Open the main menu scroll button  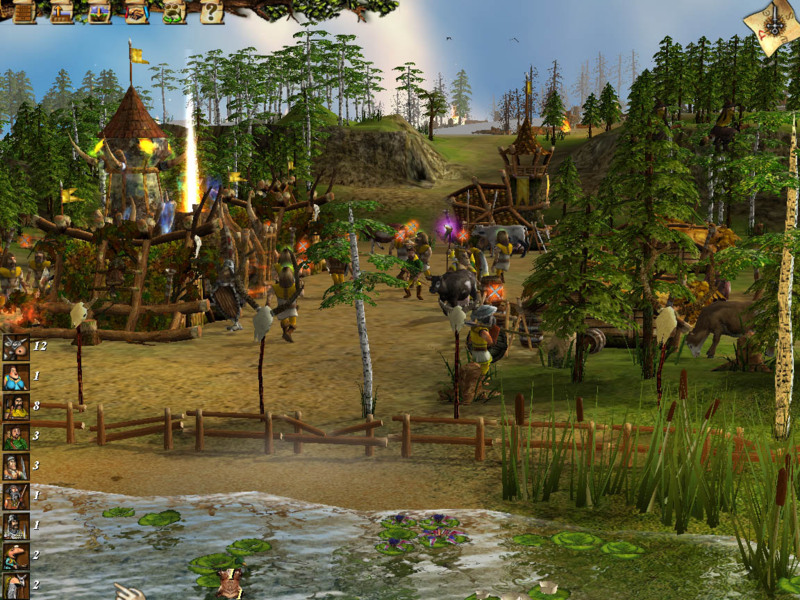pyautogui.click(x=25, y=12)
